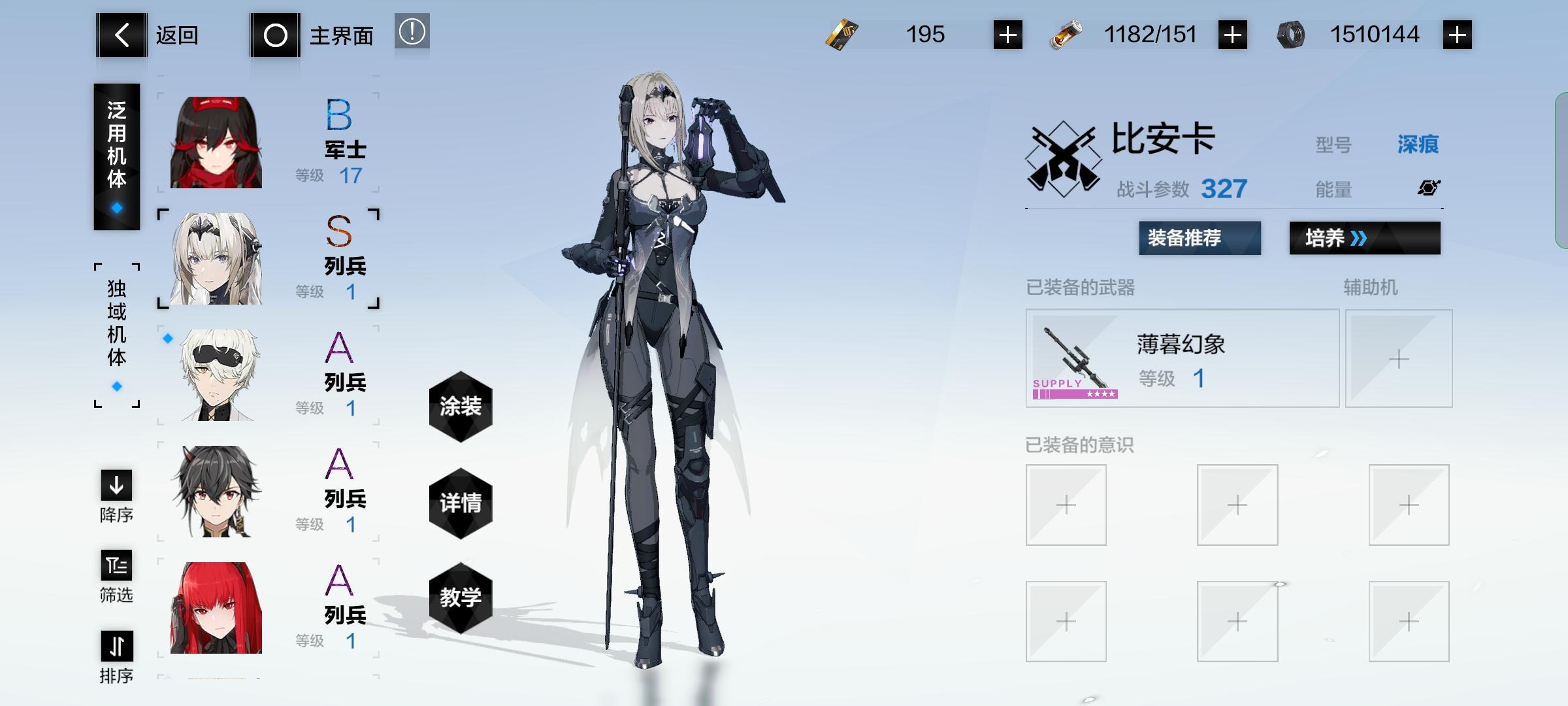The width and height of the screenshot is (1568, 706).
Task: Click the plus in the 辅助机 slot
Action: click(x=1399, y=359)
